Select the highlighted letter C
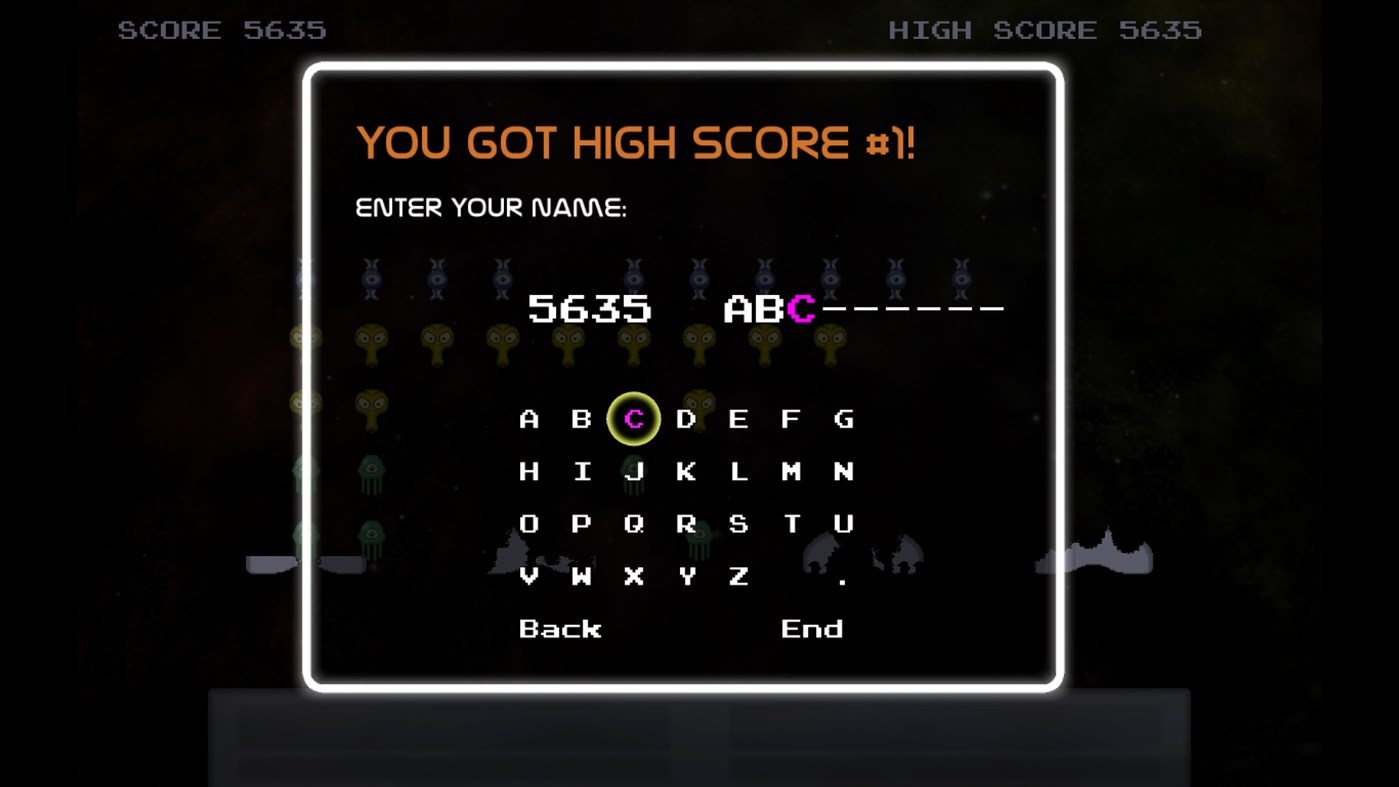 [x=632, y=419]
